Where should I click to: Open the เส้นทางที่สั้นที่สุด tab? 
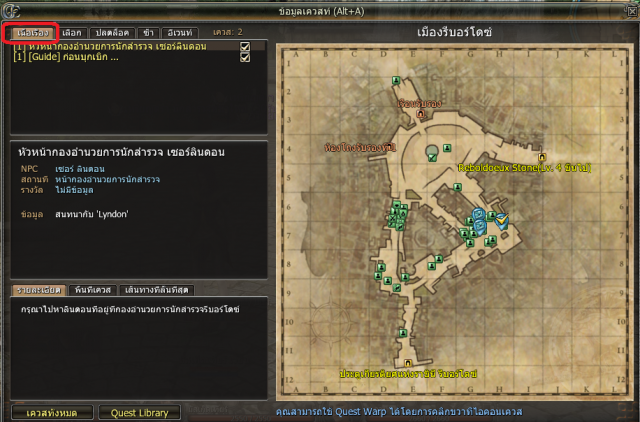pos(159,290)
